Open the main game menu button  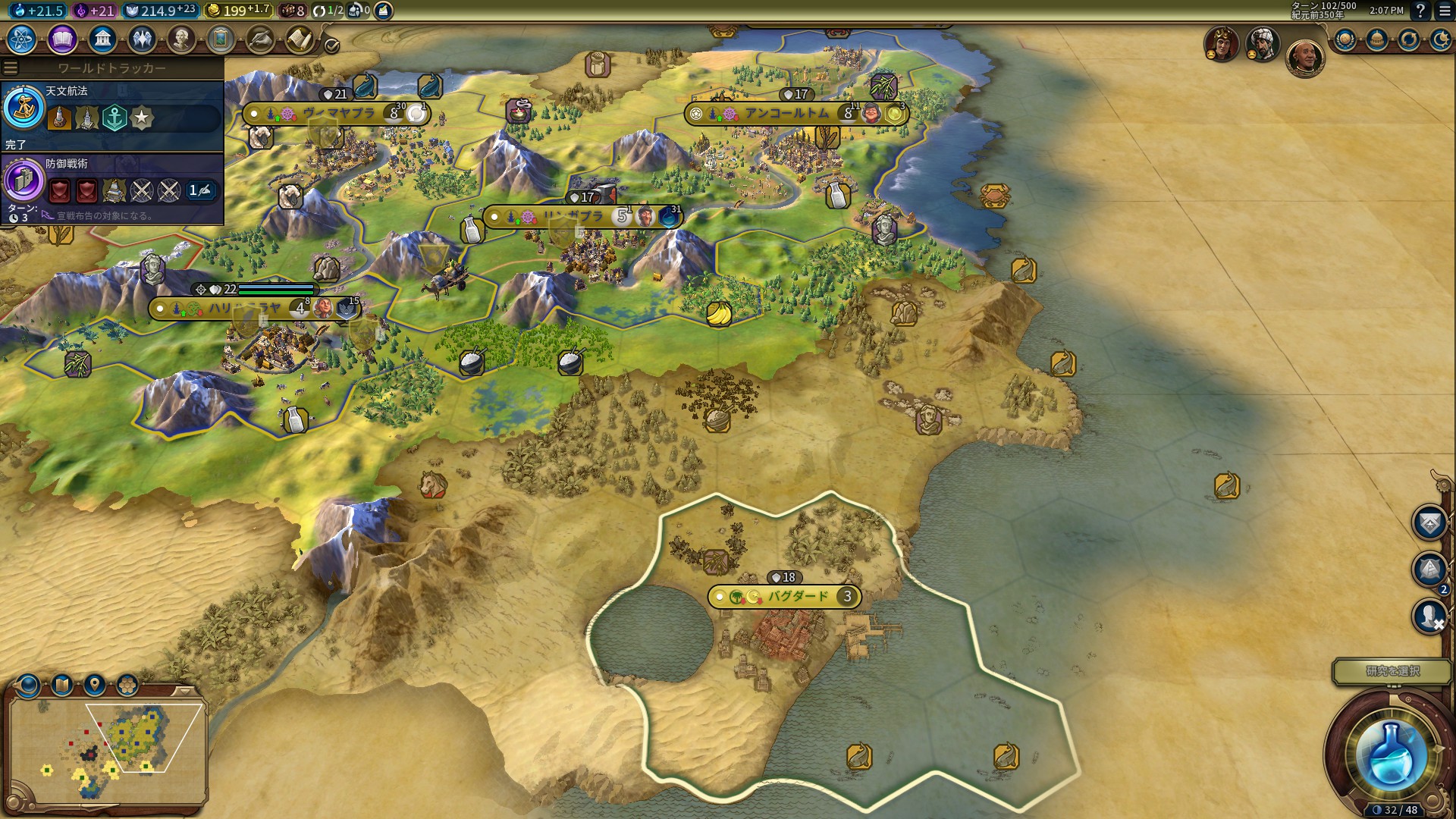point(1445,11)
